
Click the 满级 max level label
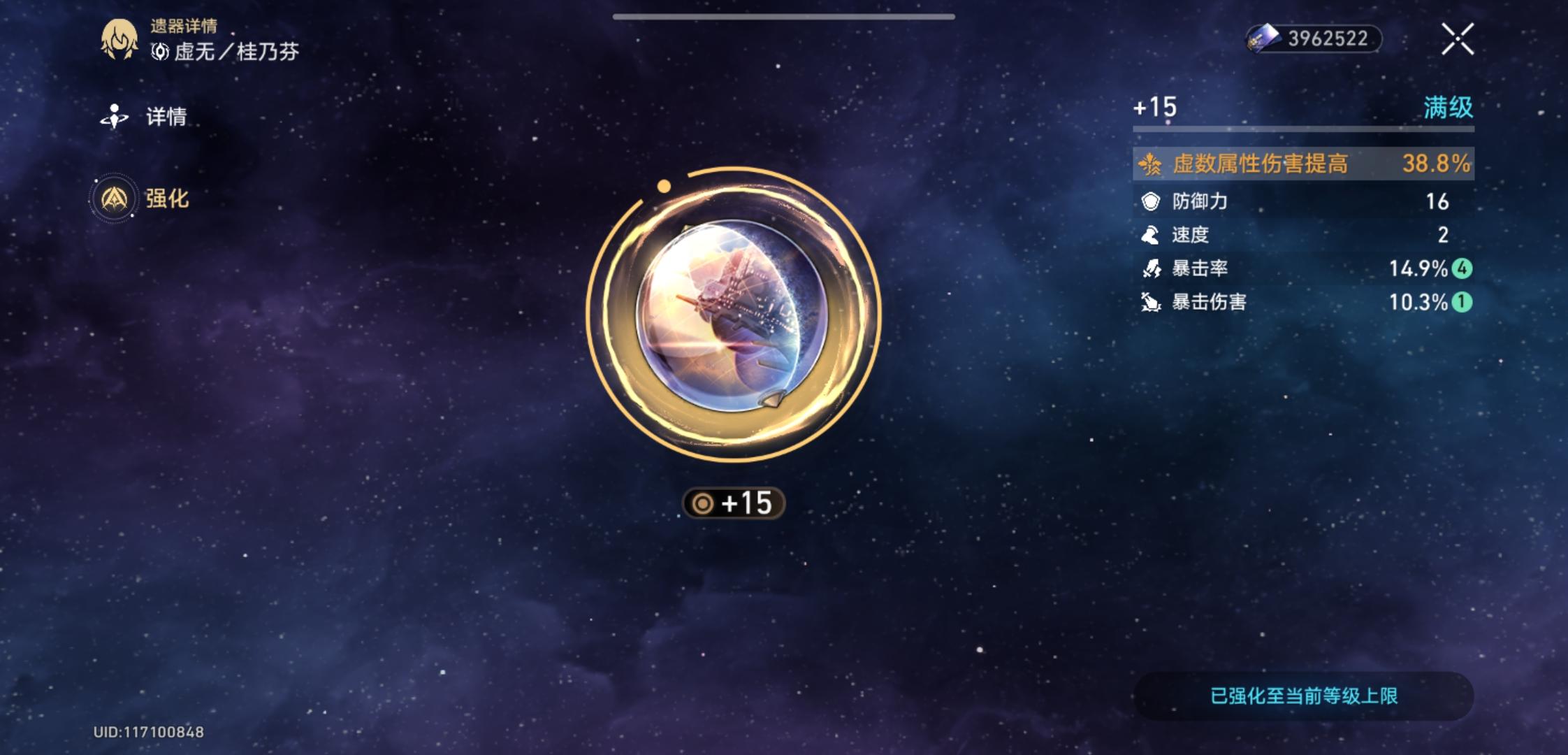(x=1458, y=106)
